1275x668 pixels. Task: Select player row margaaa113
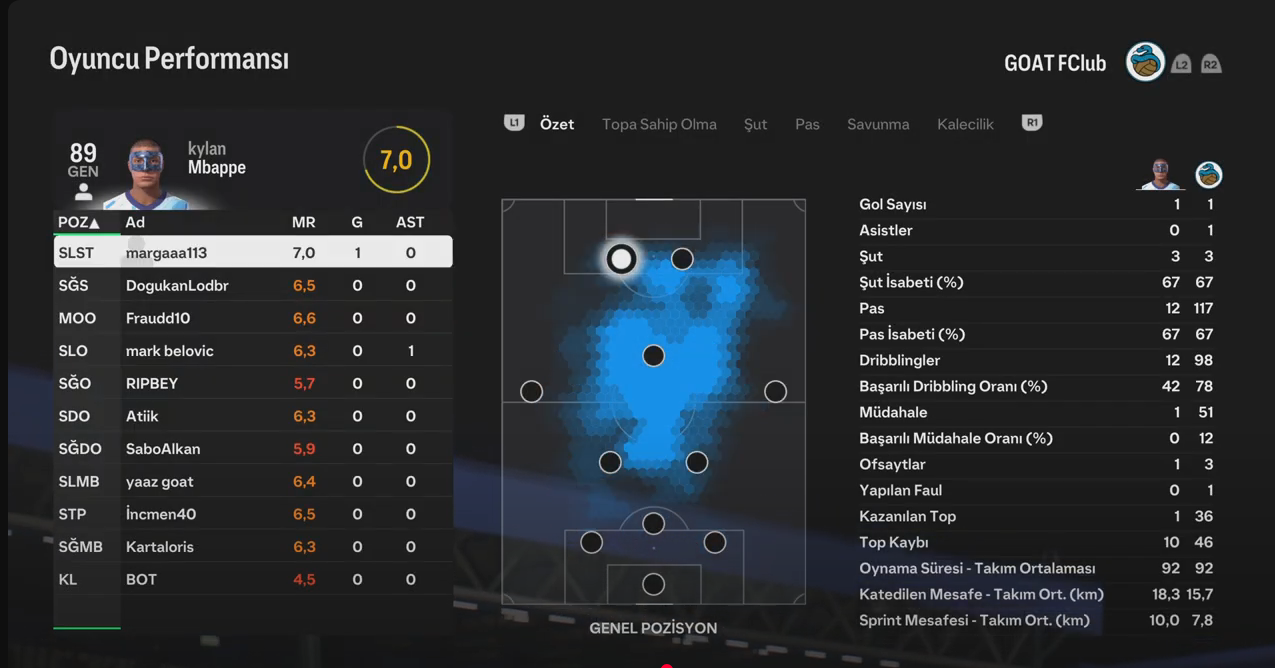[x=252, y=253]
